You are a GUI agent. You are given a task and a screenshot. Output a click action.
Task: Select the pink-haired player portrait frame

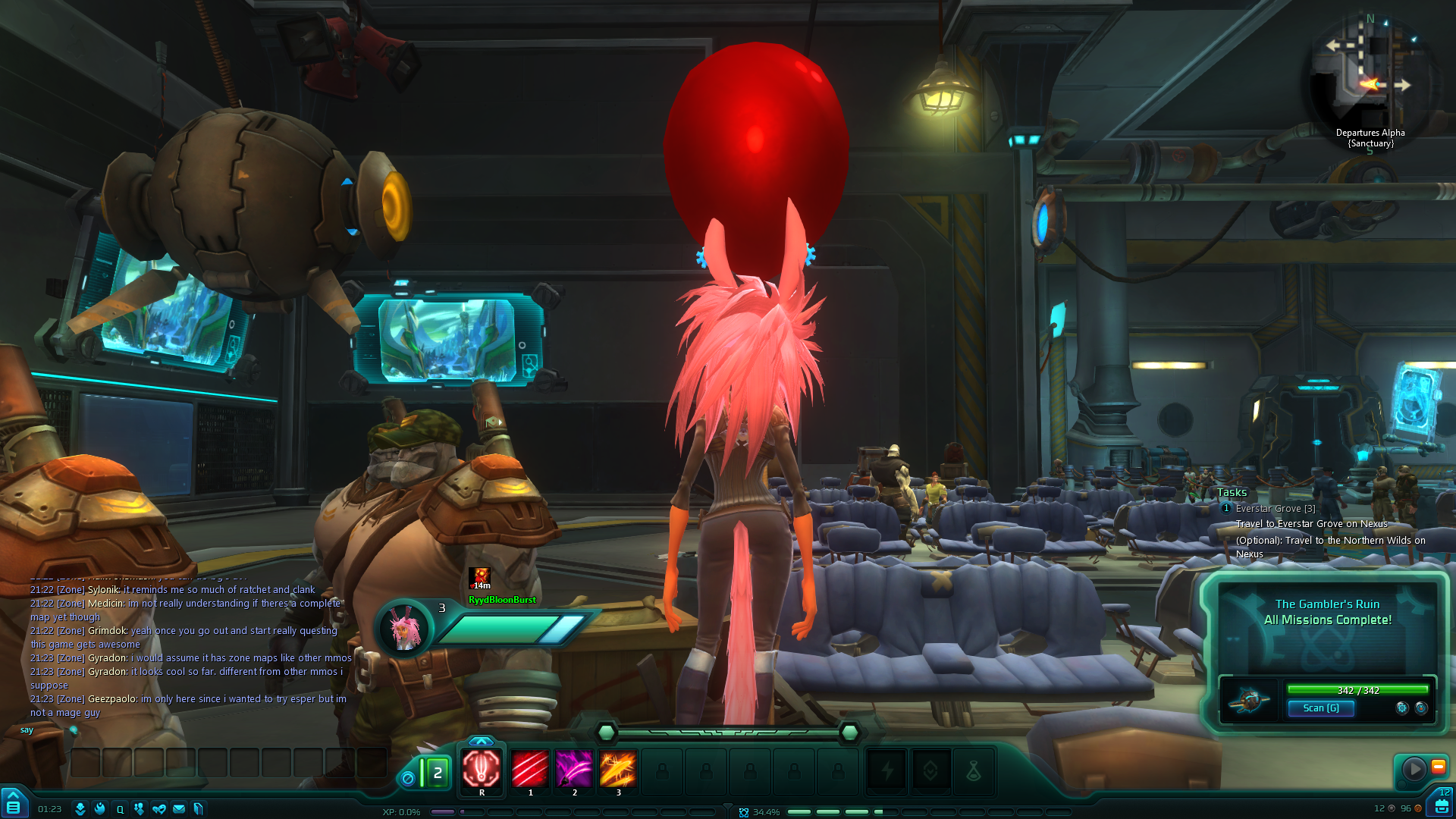(404, 628)
